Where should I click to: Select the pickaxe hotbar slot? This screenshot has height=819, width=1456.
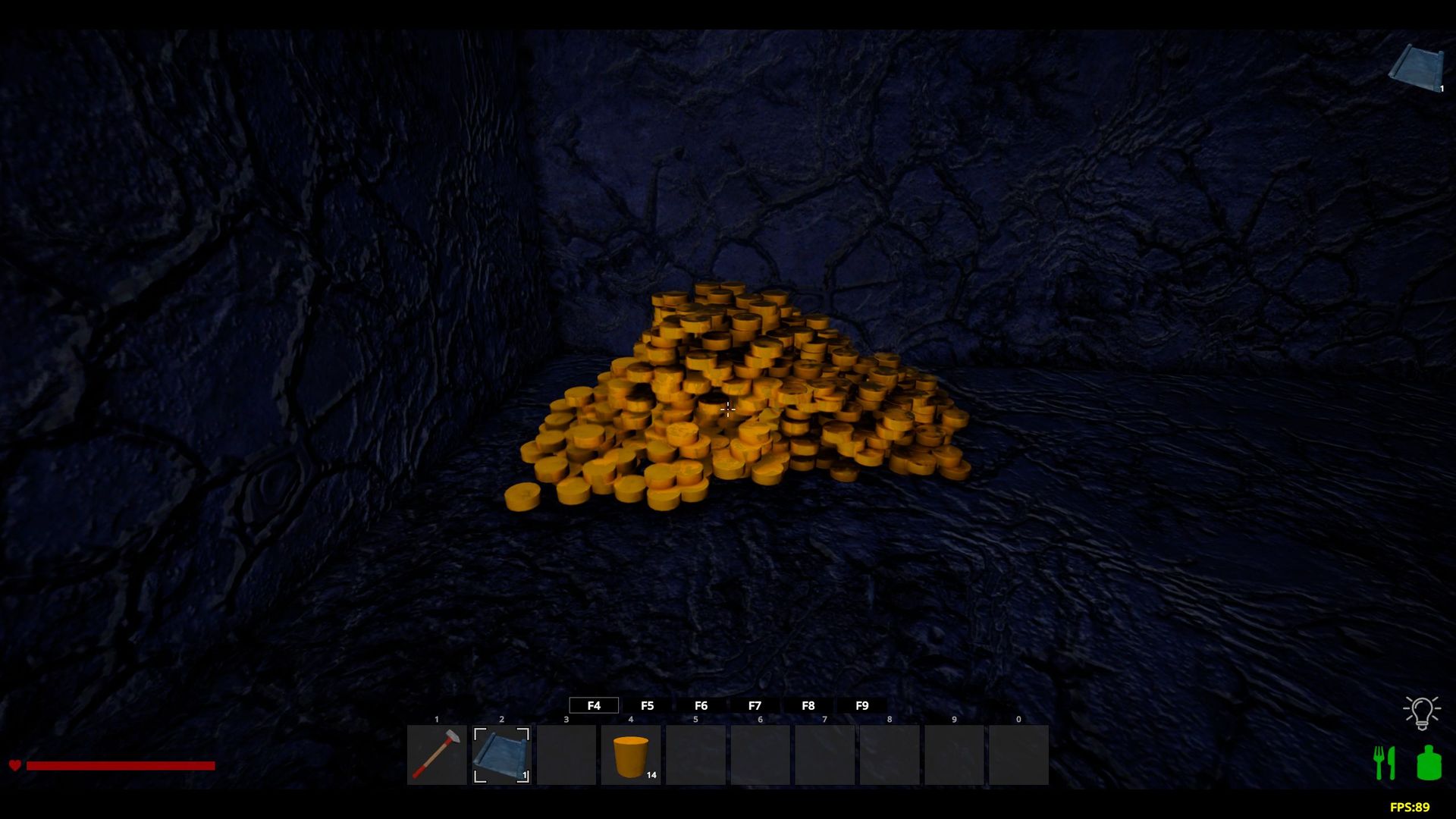(437, 755)
